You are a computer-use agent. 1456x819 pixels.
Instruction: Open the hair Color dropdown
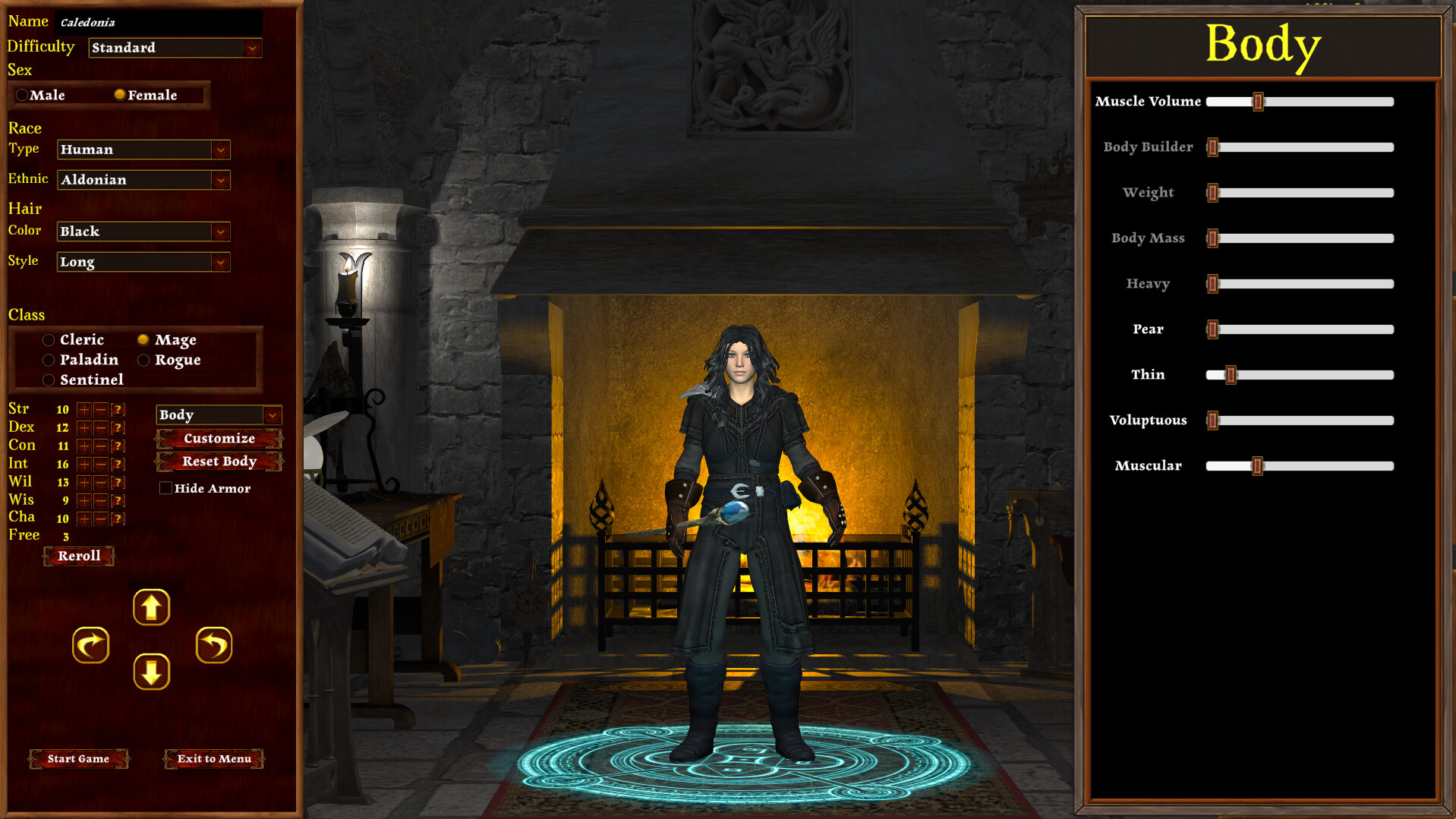pos(220,232)
